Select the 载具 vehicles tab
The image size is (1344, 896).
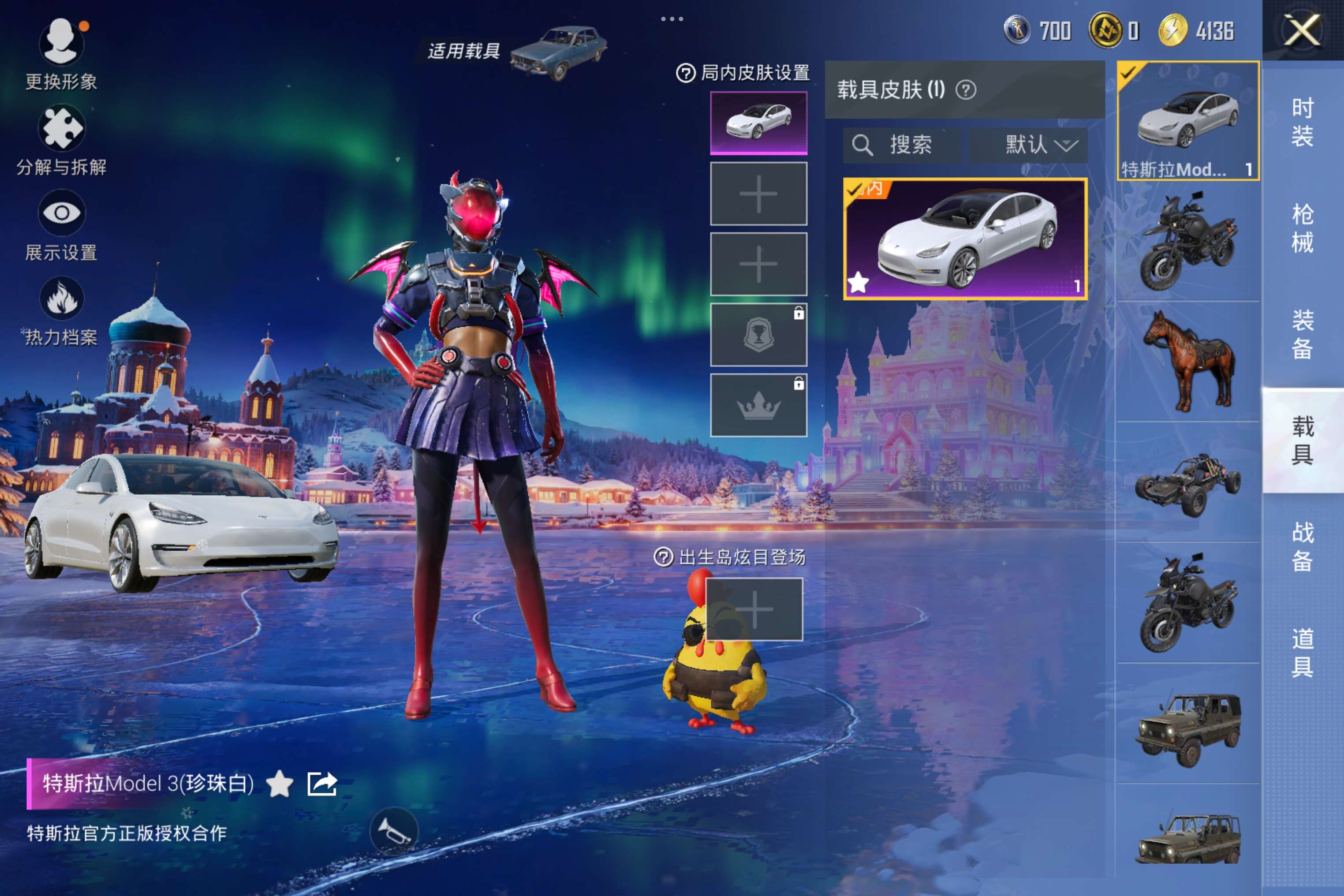(x=1302, y=441)
